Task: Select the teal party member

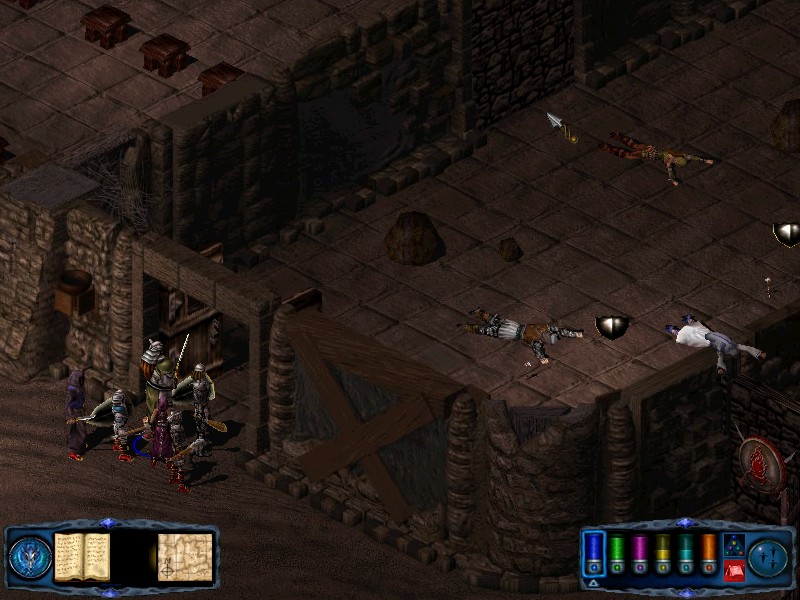Action: pyautogui.click(x=685, y=553)
